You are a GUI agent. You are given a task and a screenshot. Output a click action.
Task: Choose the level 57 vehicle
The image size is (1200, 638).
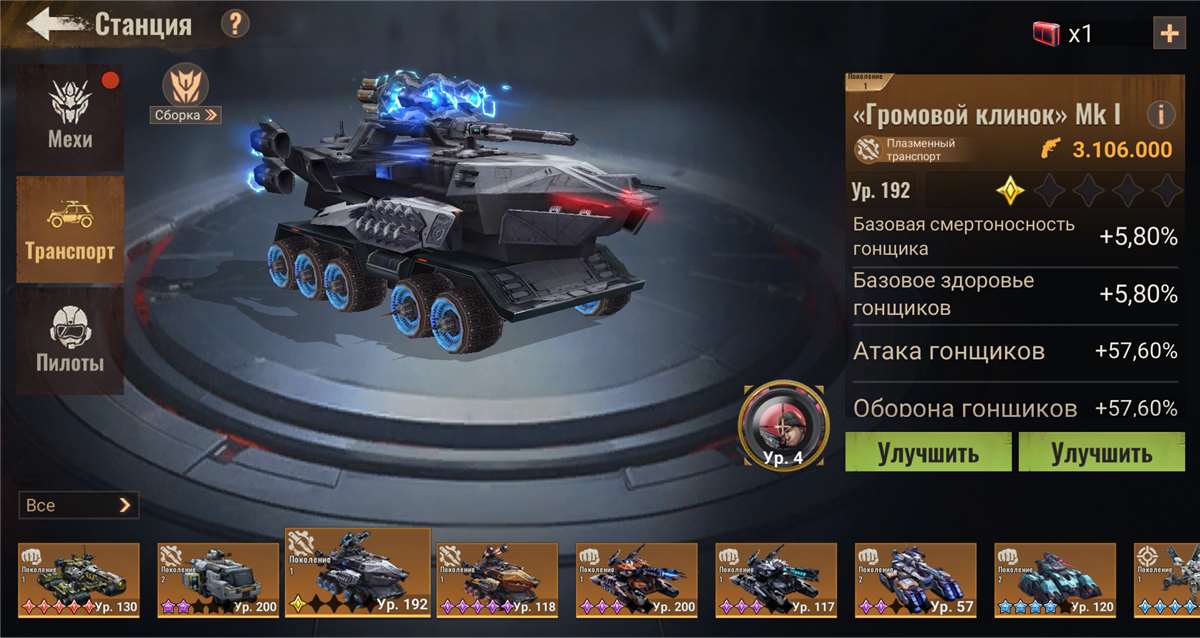(915, 580)
